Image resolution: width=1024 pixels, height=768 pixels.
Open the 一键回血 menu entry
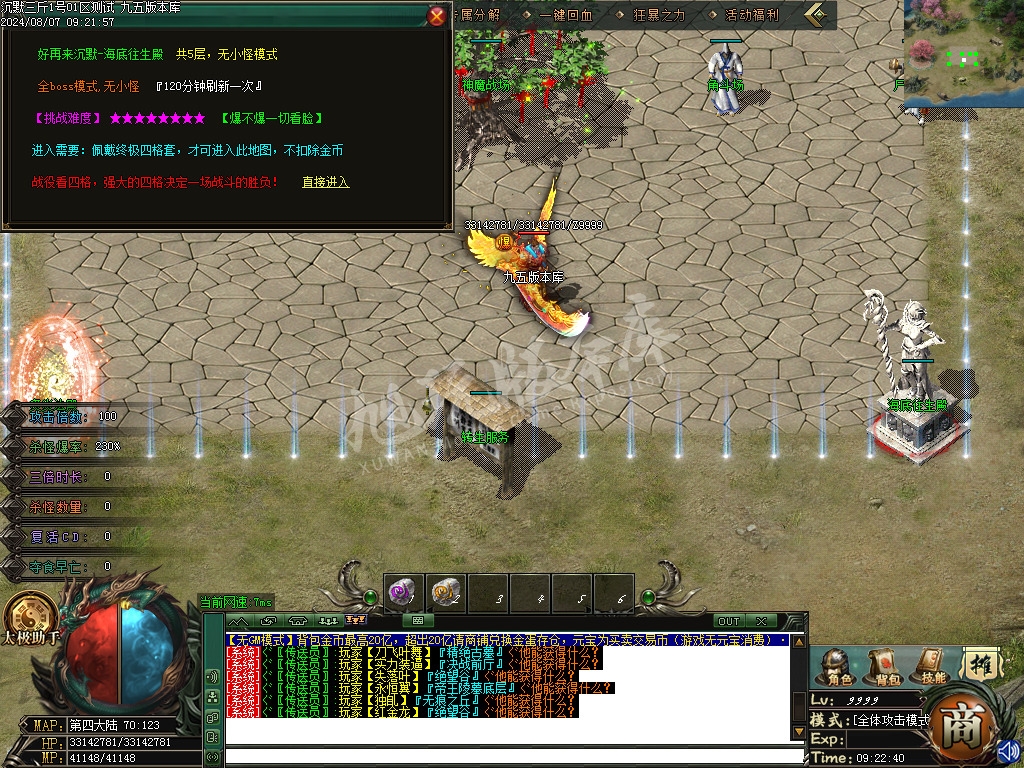(x=564, y=15)
